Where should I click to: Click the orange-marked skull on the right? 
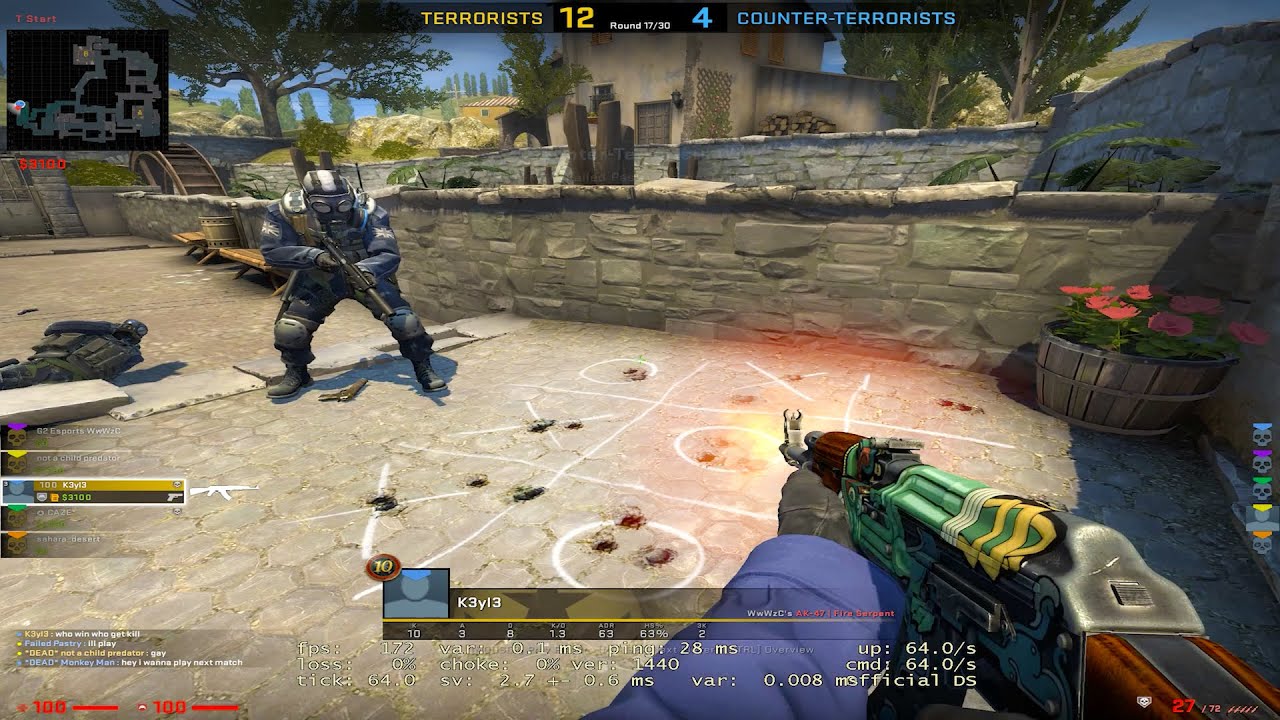click(1262, 543)
